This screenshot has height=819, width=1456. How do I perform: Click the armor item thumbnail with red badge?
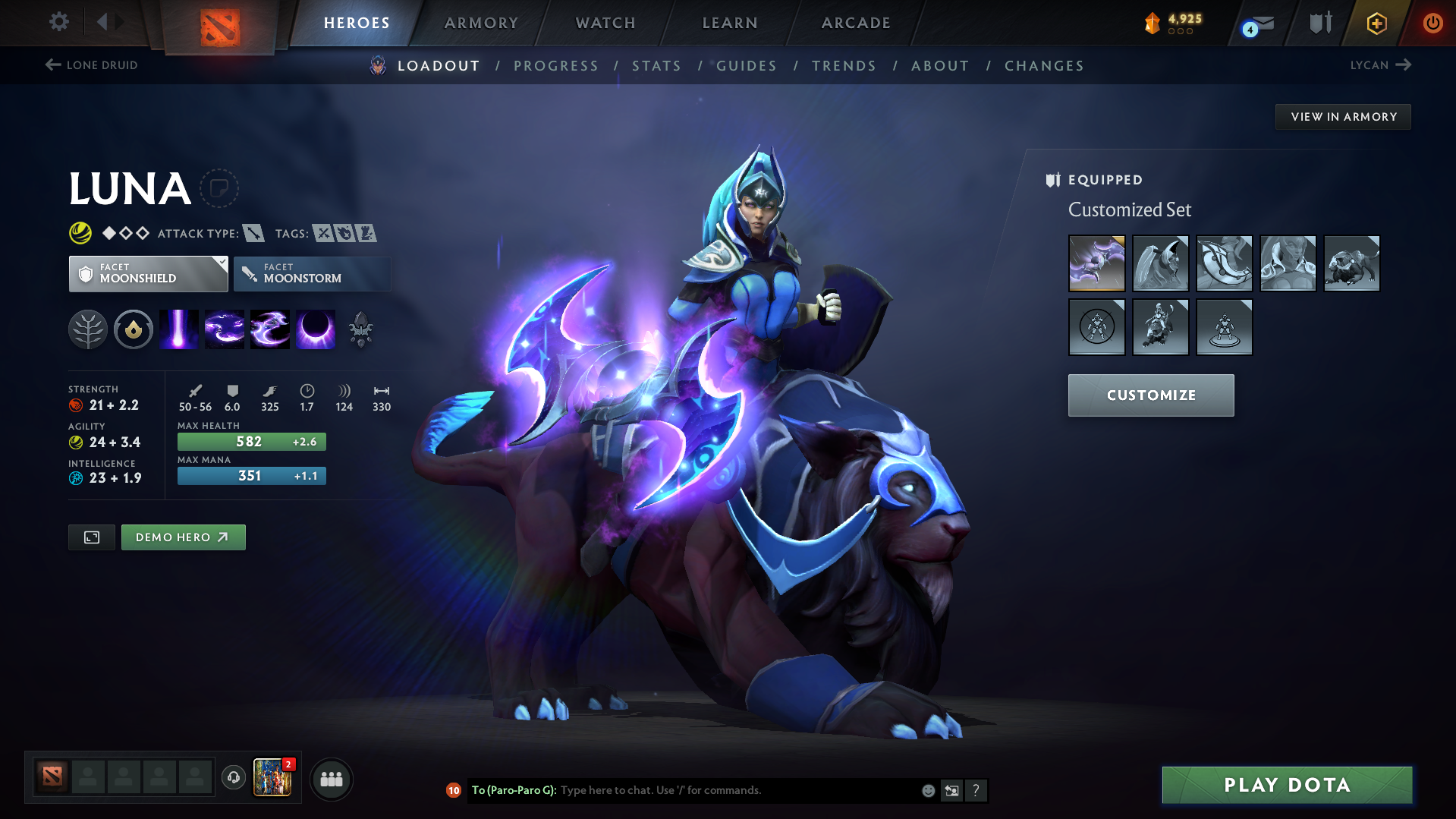point(272,778)
